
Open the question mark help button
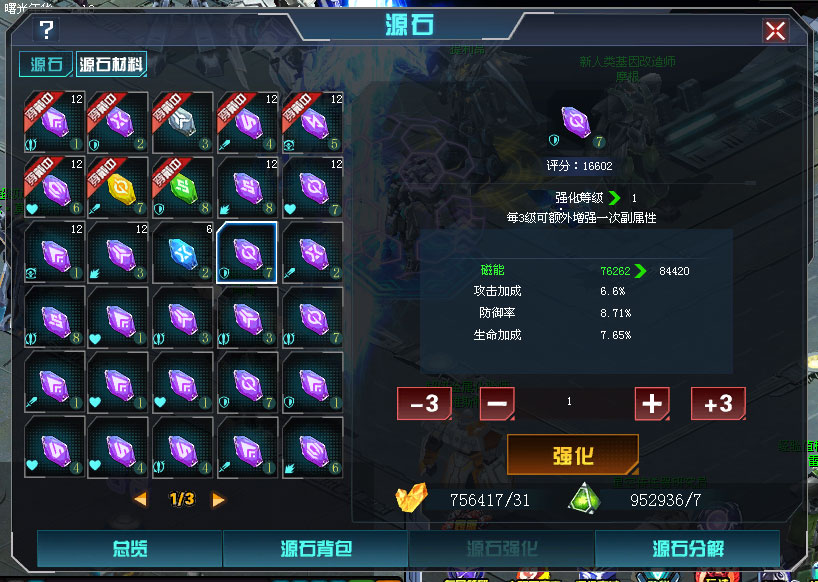(46, 30)
